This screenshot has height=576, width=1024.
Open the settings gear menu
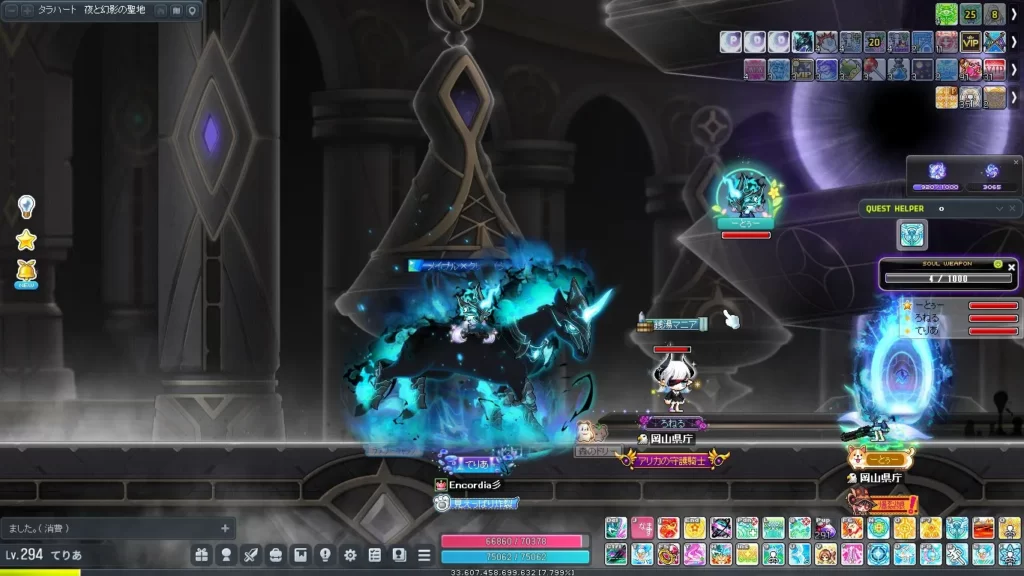tap(350, 555)
